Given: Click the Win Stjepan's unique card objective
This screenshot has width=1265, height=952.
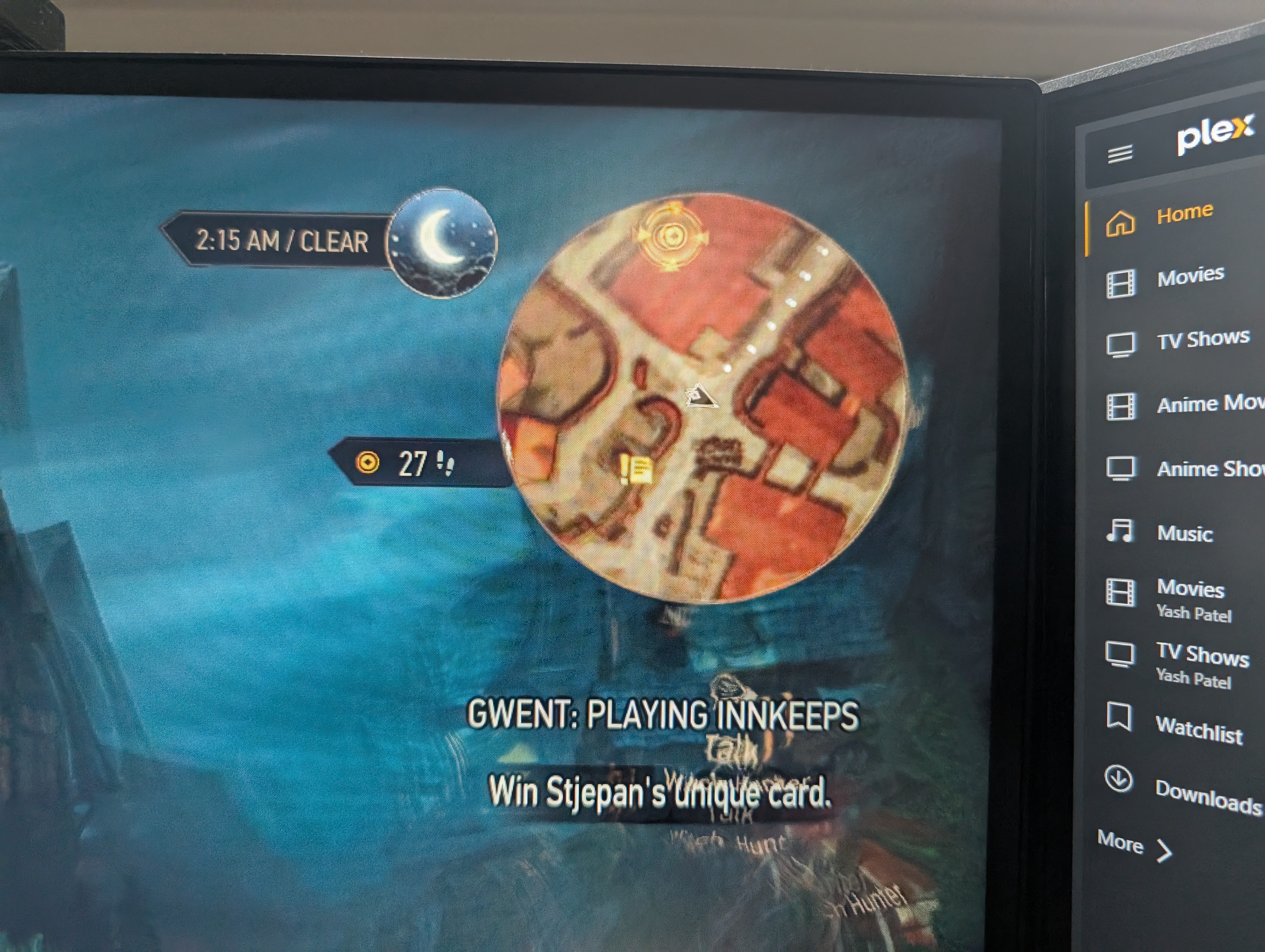Looking at the screenshot, I should point(659,792).
